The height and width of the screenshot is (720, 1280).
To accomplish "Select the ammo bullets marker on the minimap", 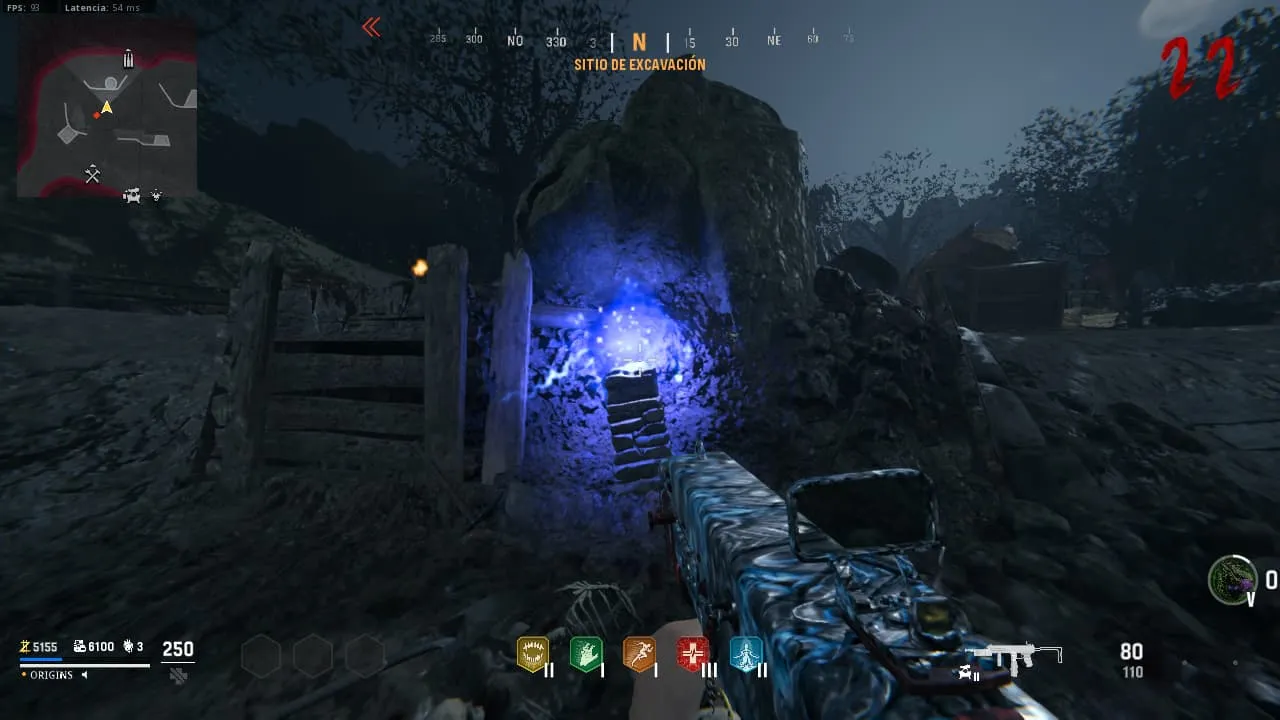I will pos(128,59).
